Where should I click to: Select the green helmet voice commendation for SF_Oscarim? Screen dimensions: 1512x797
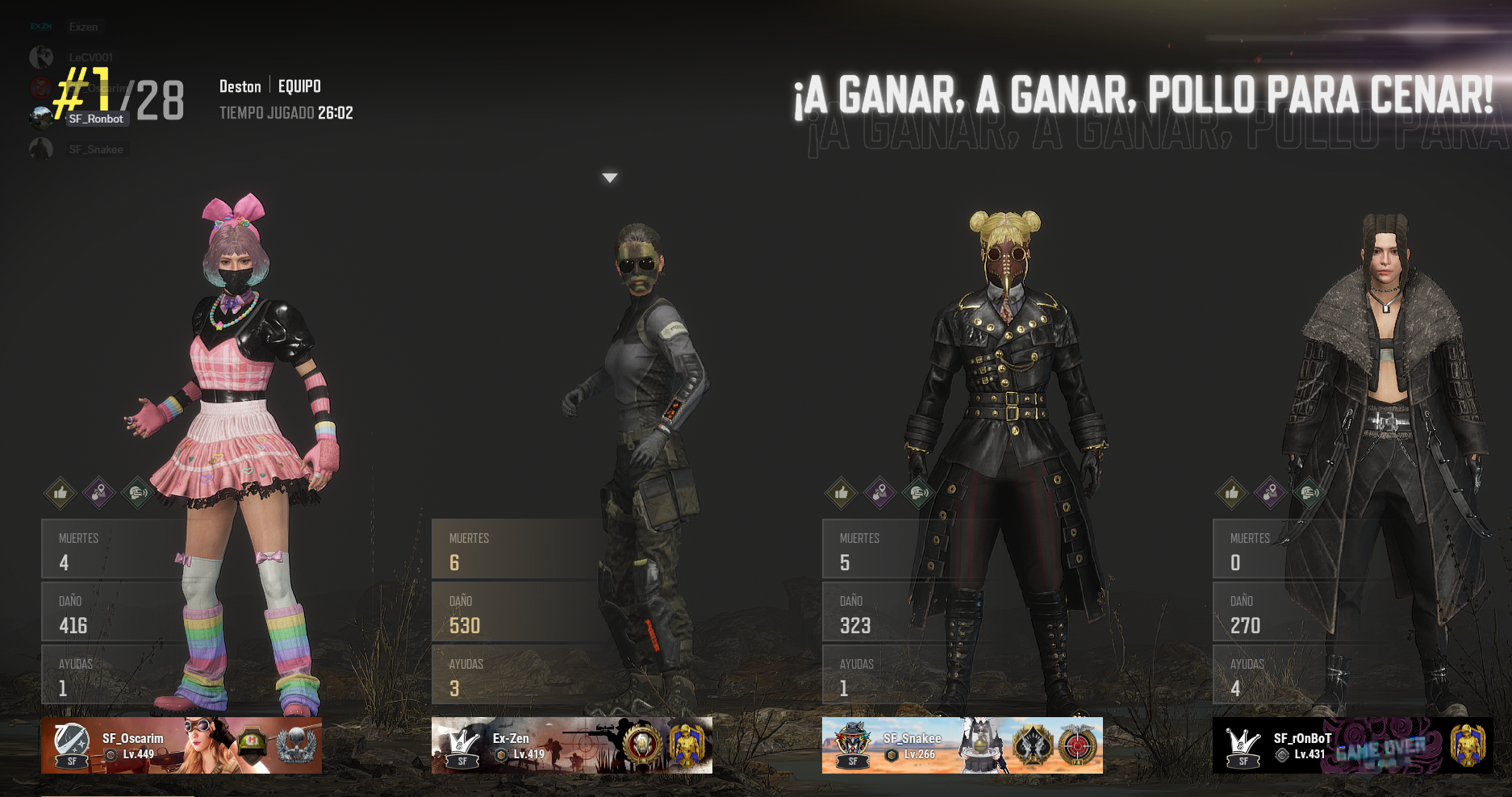(x=138, y=492)
